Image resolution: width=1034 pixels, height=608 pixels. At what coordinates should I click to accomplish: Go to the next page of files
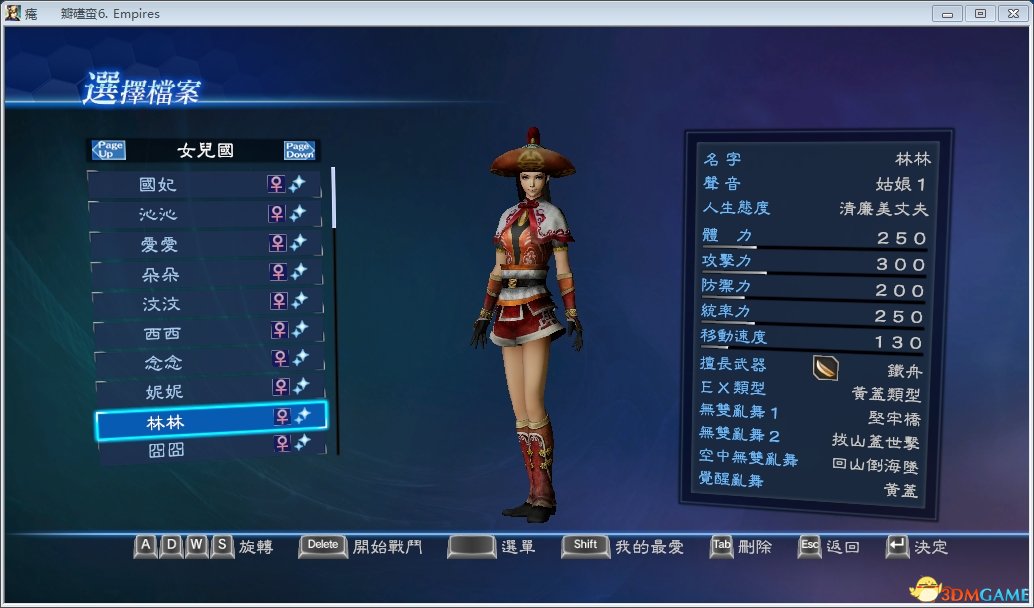point(299,150)
